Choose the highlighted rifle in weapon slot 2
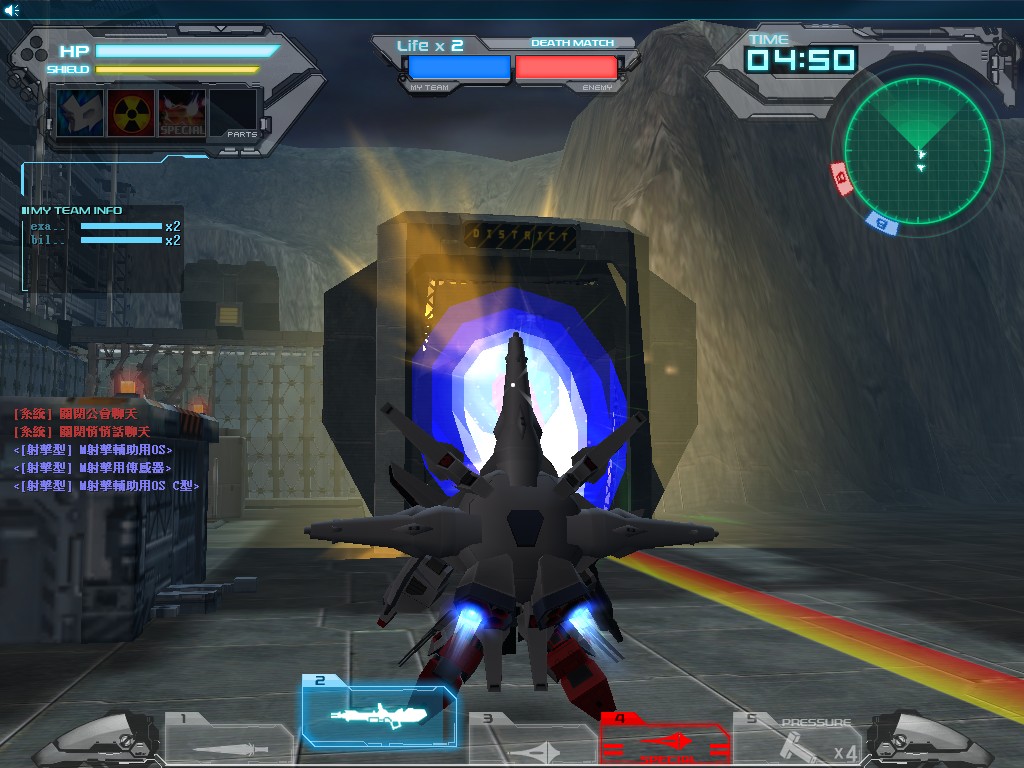 click(x=380, y=712)
